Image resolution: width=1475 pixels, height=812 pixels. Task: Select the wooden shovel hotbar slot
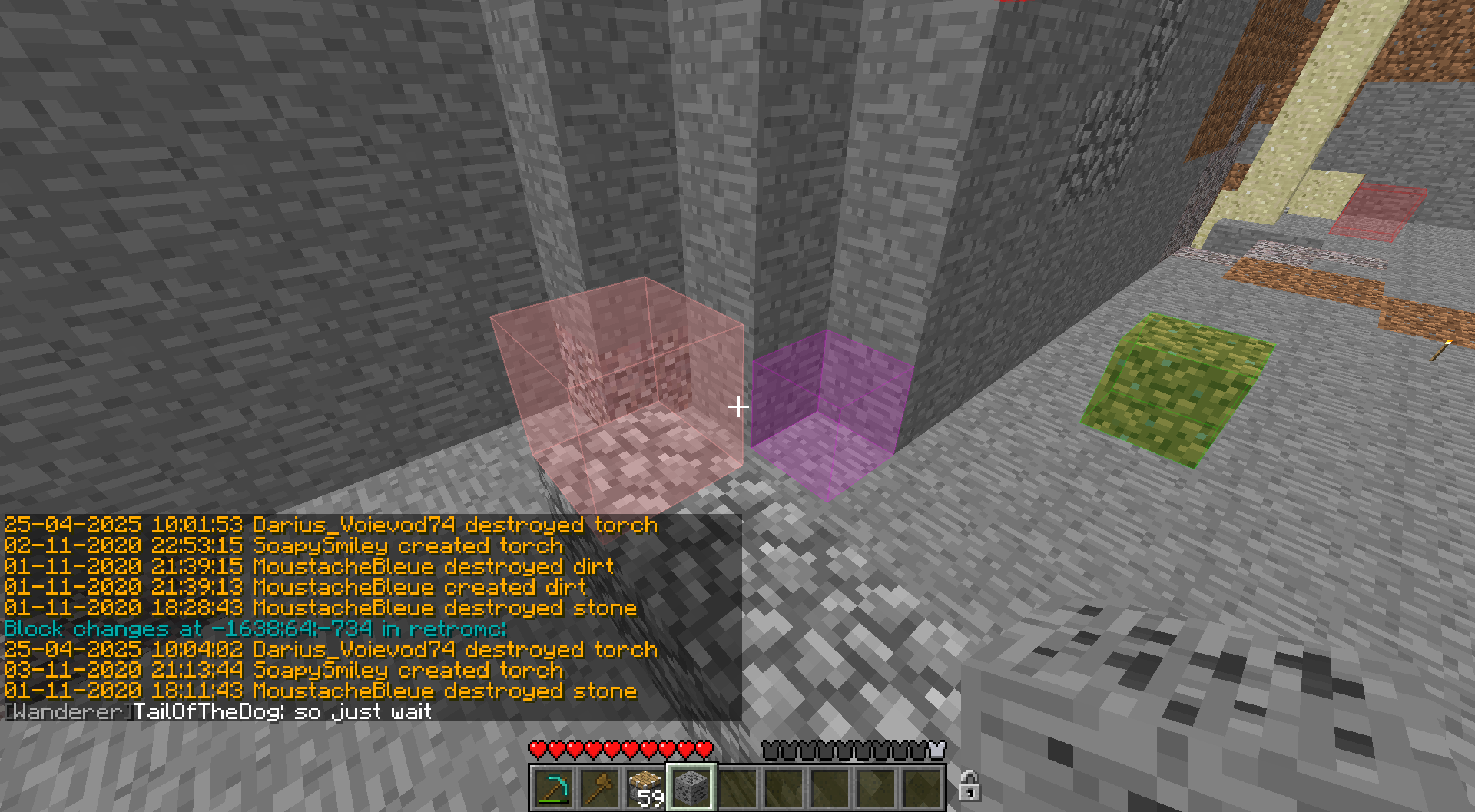click(598, 787)
